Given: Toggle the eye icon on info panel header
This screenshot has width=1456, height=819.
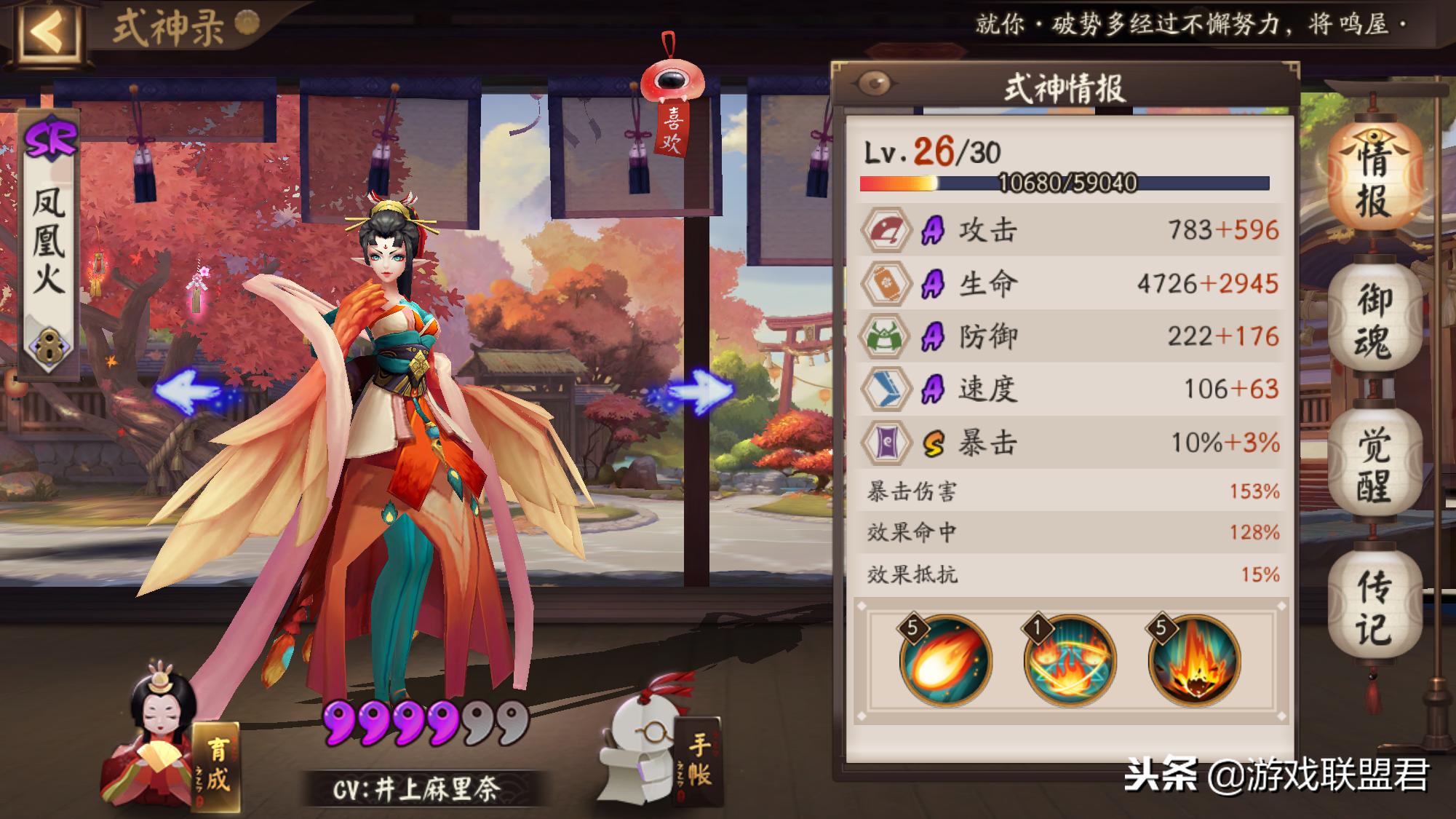Looking at the screenshot, I should pos(874,84).
